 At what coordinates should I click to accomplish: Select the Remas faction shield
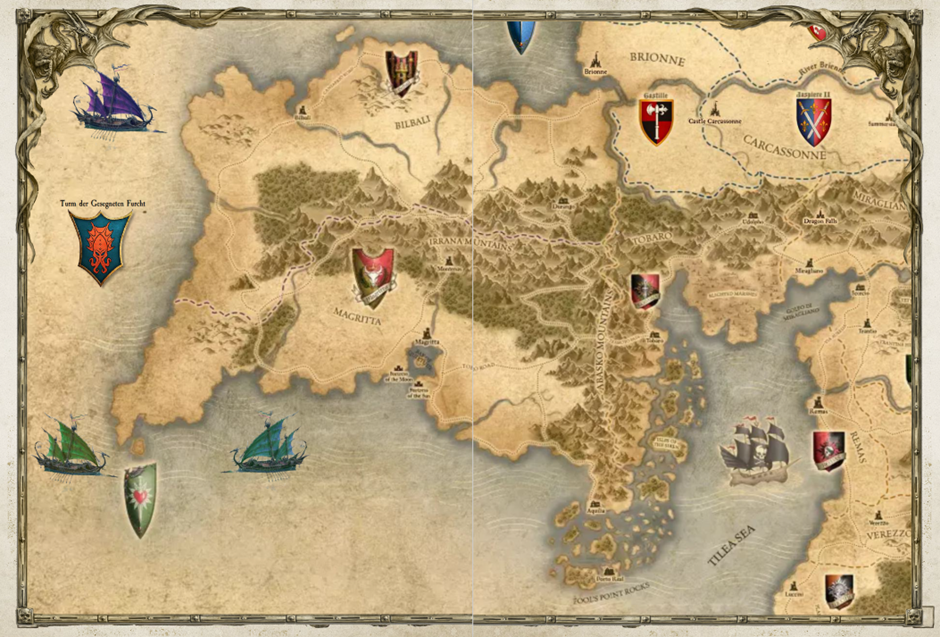pyautogui.click(x=829, y=450)
